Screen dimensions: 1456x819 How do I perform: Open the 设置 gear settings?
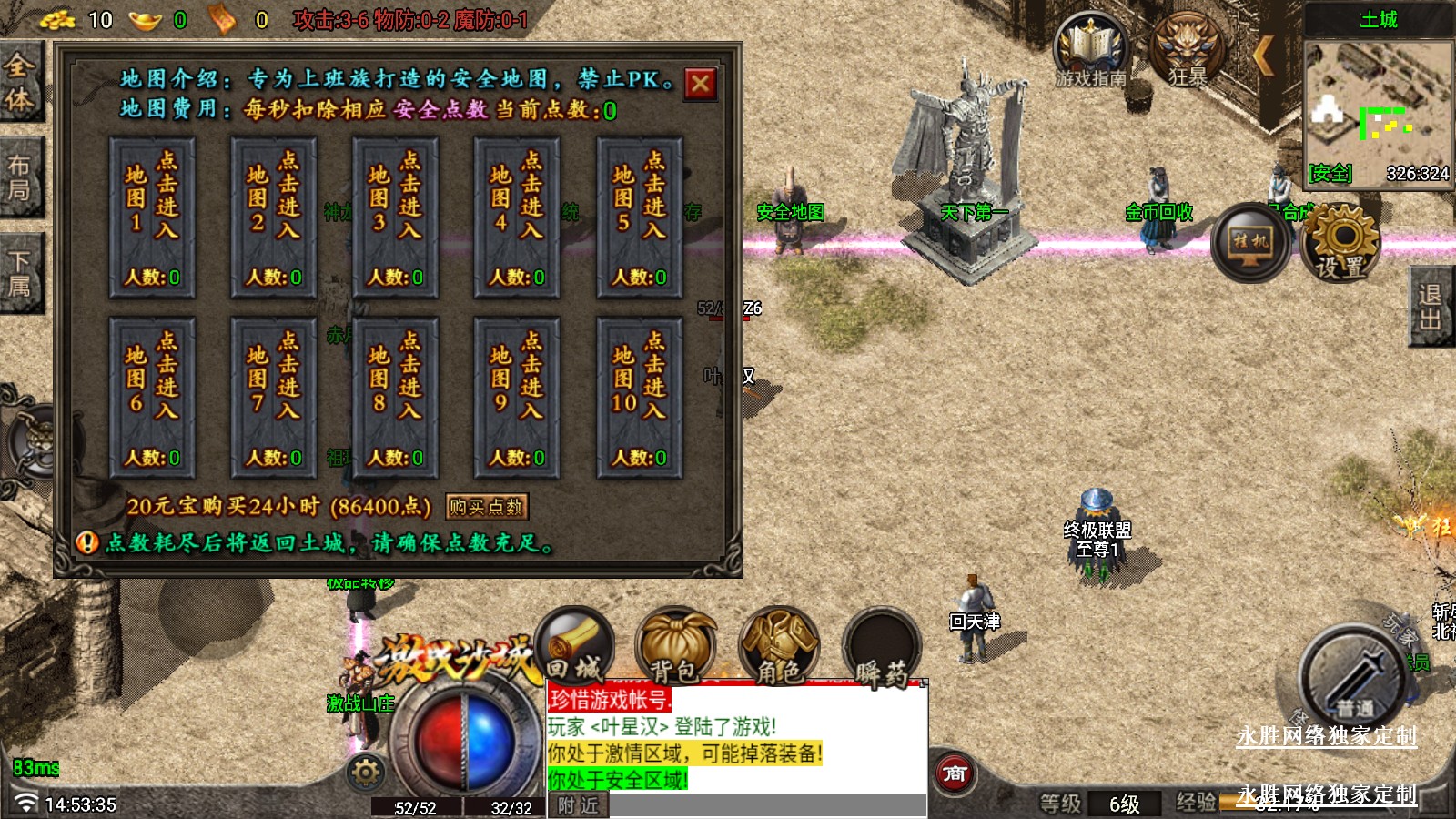(1340, 241)
